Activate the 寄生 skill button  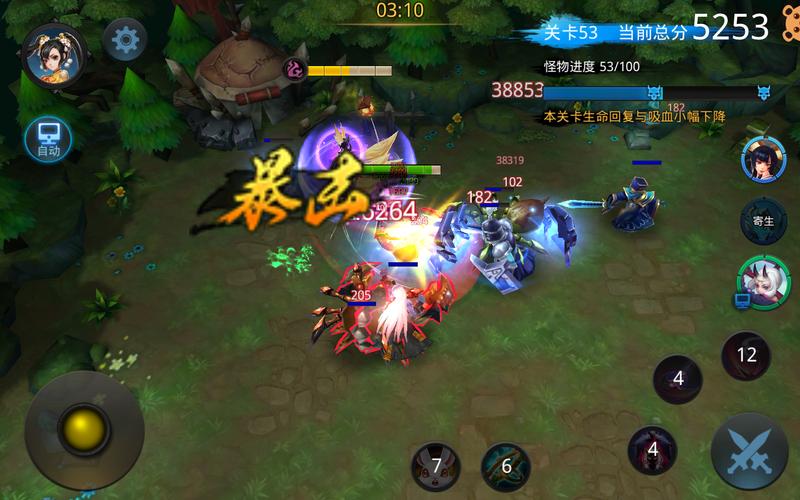(763, 221)
